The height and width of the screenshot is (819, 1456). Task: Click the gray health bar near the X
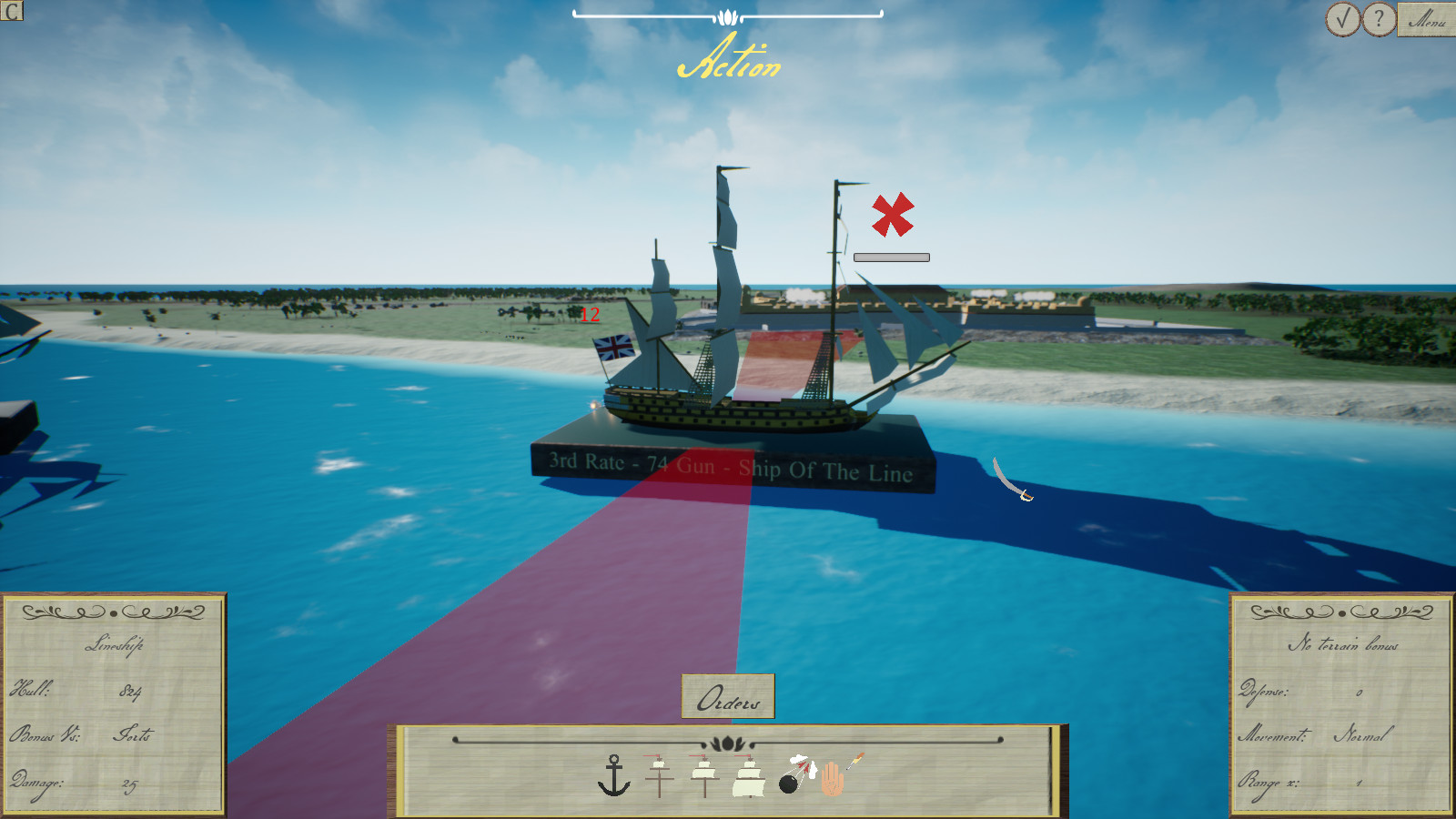[891, 256]
